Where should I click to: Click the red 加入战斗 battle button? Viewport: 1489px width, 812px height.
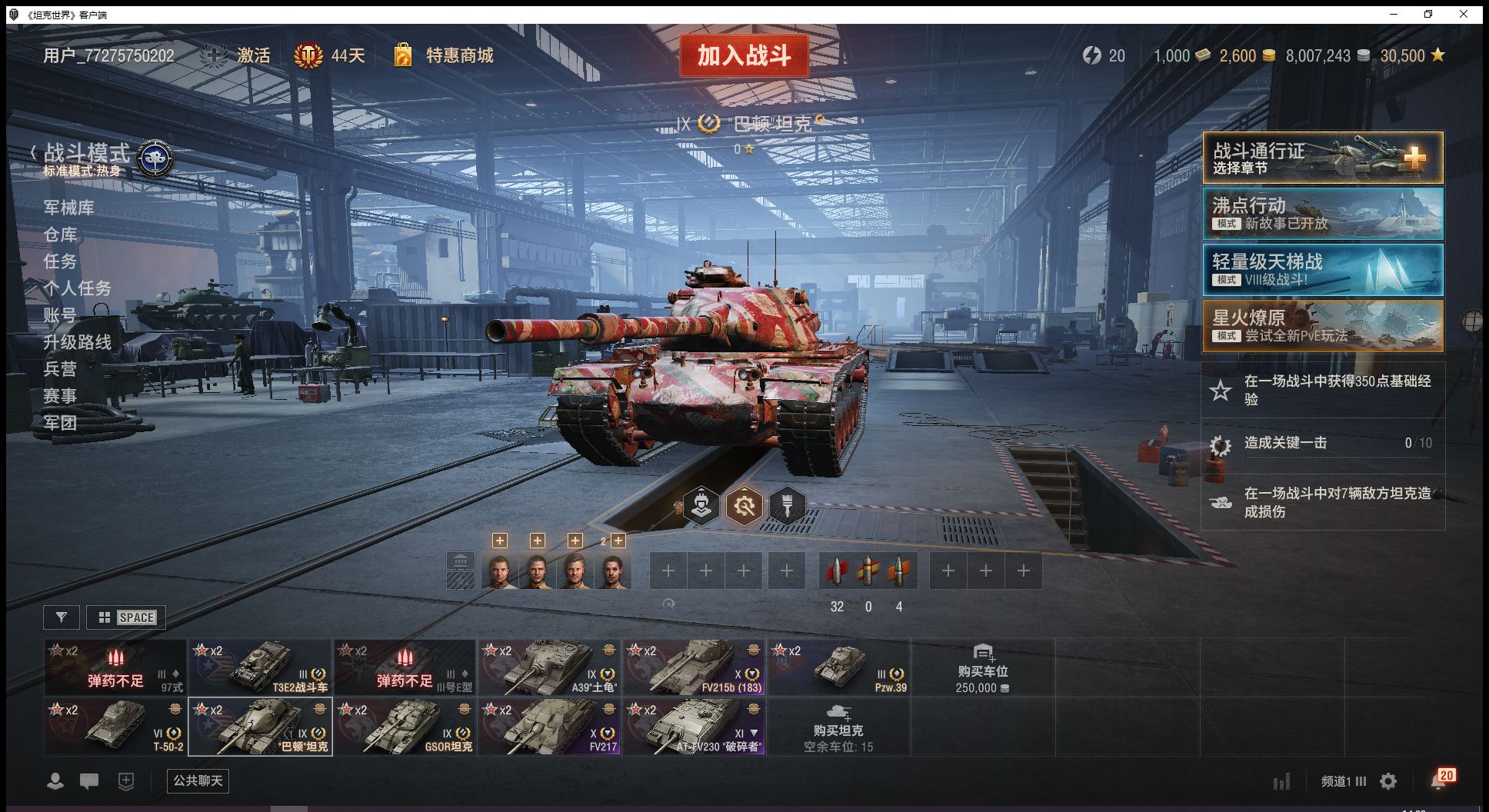point(744,55)
